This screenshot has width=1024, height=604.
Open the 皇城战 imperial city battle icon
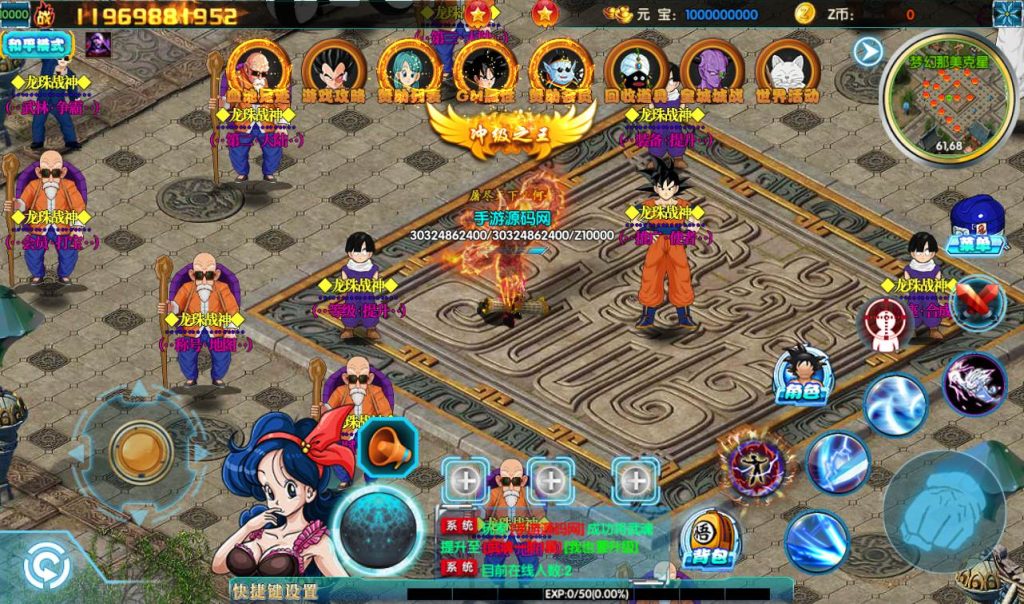click(712, 72)
